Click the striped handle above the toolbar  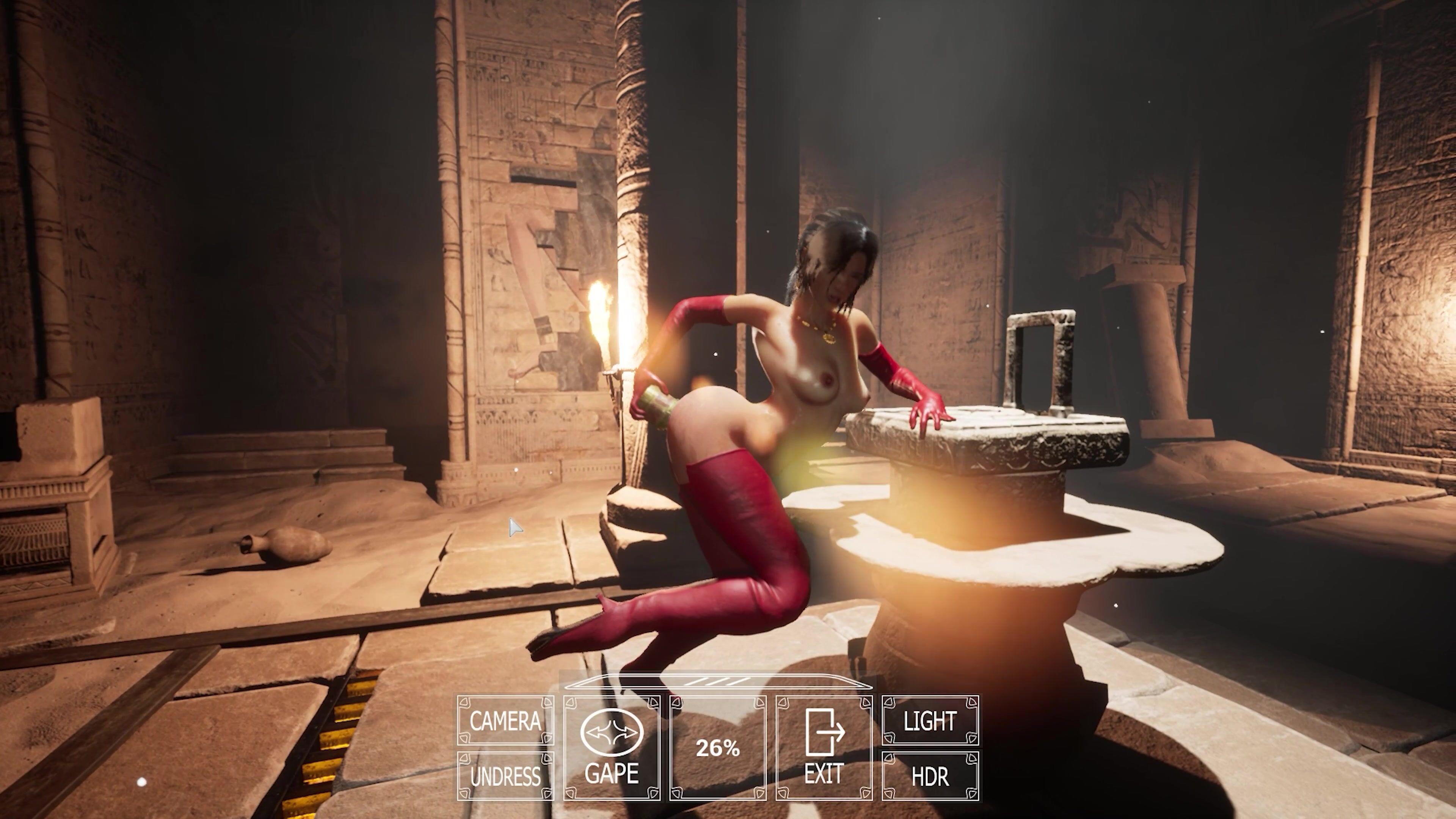(718, 683)
